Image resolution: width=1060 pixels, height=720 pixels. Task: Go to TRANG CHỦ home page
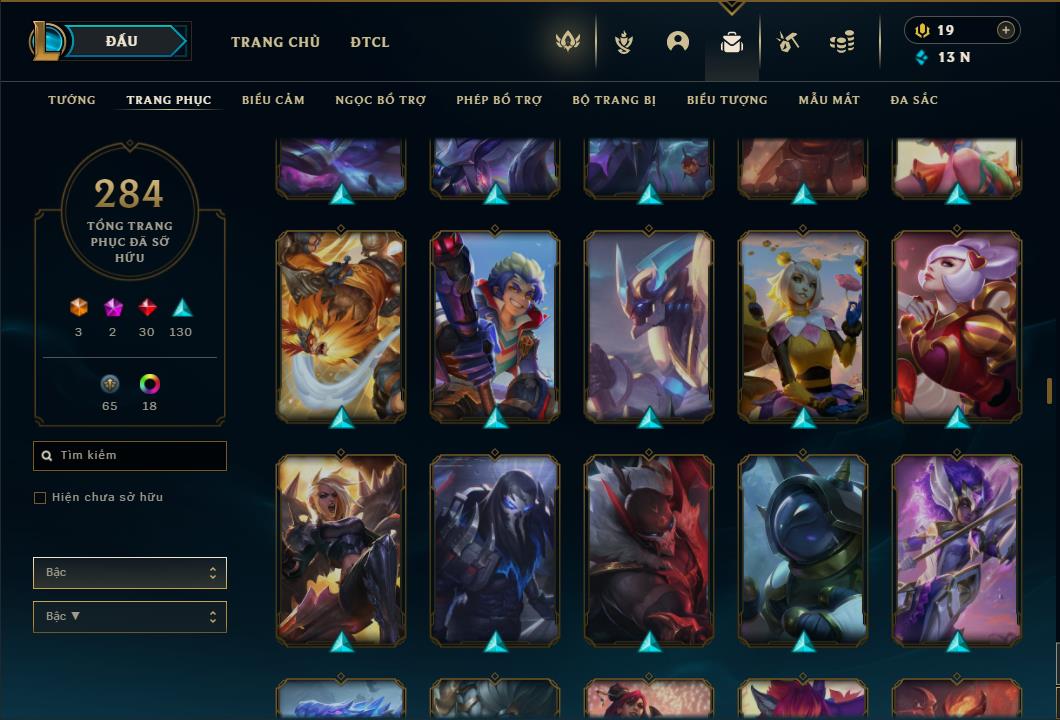tap(275, 42)
